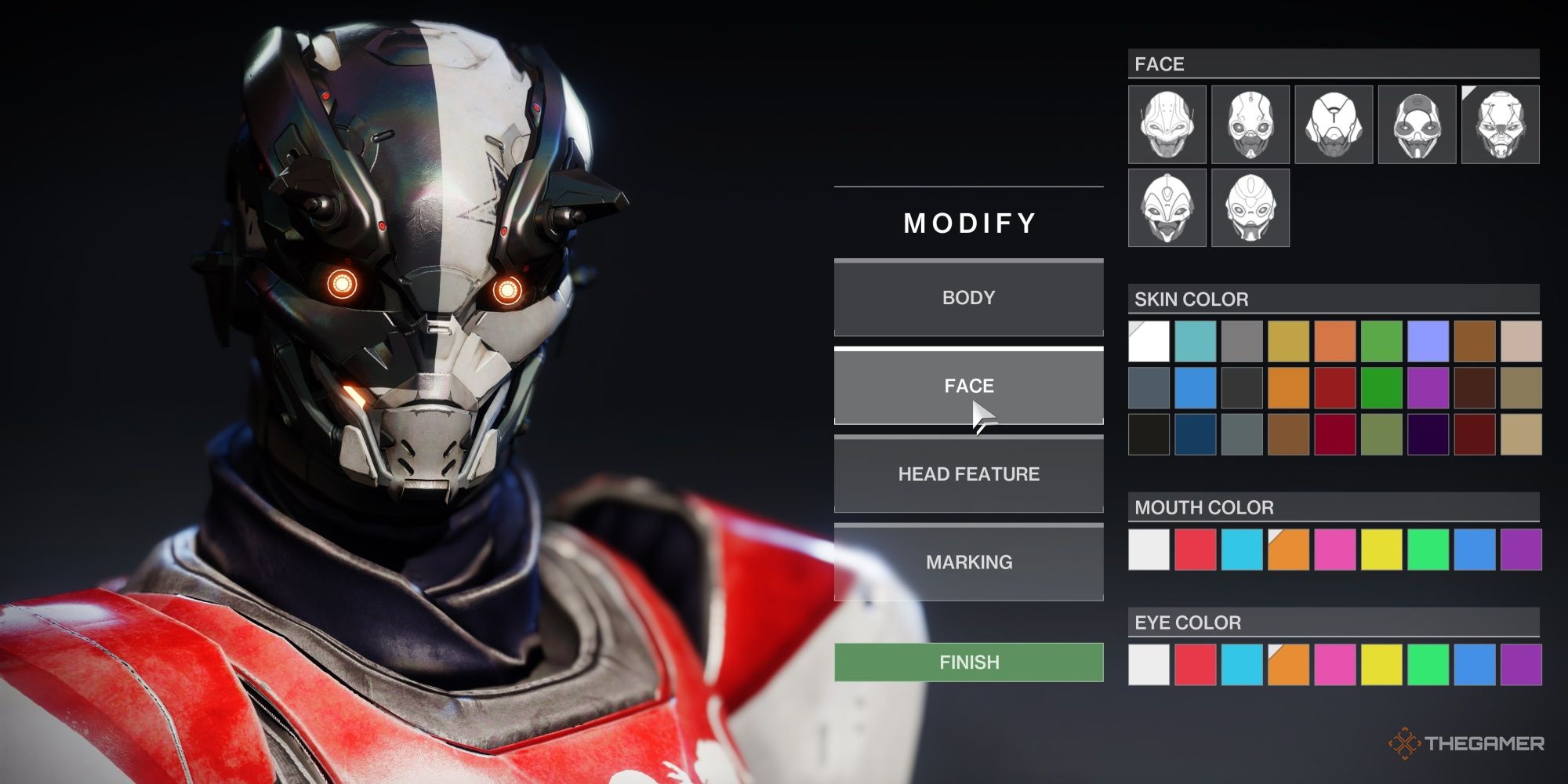Pick the selected face option with corner marker
The image size is (1568, 784).
pos(1500,125)
